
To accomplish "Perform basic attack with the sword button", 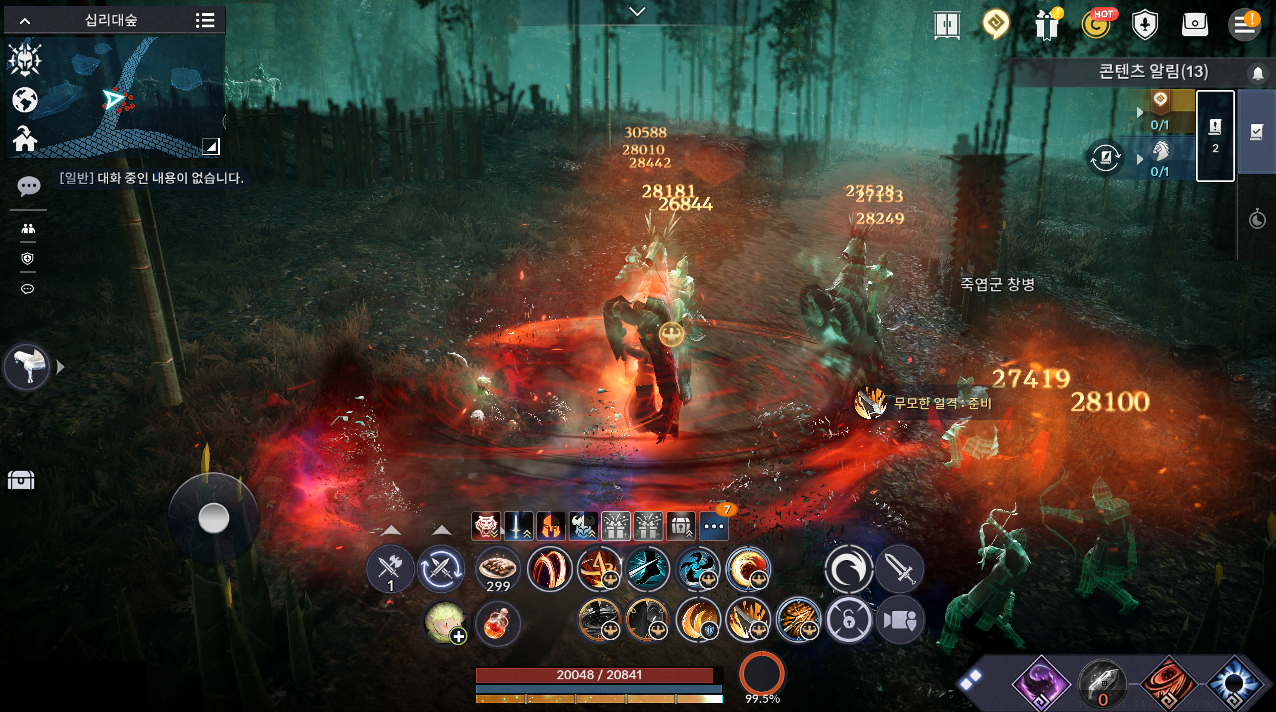I will 900,570.
